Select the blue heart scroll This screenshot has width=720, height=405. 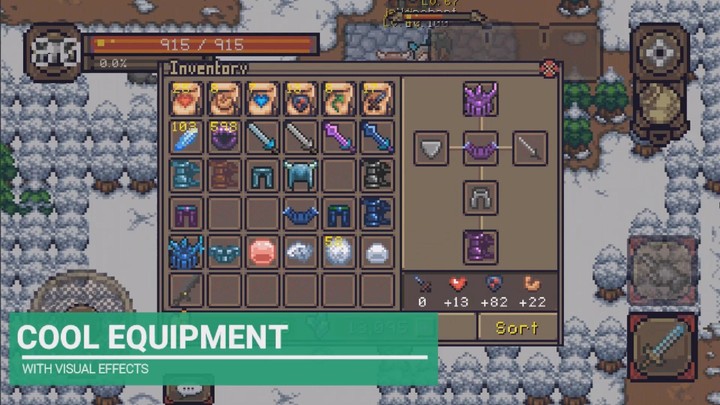tap(263, 99)
